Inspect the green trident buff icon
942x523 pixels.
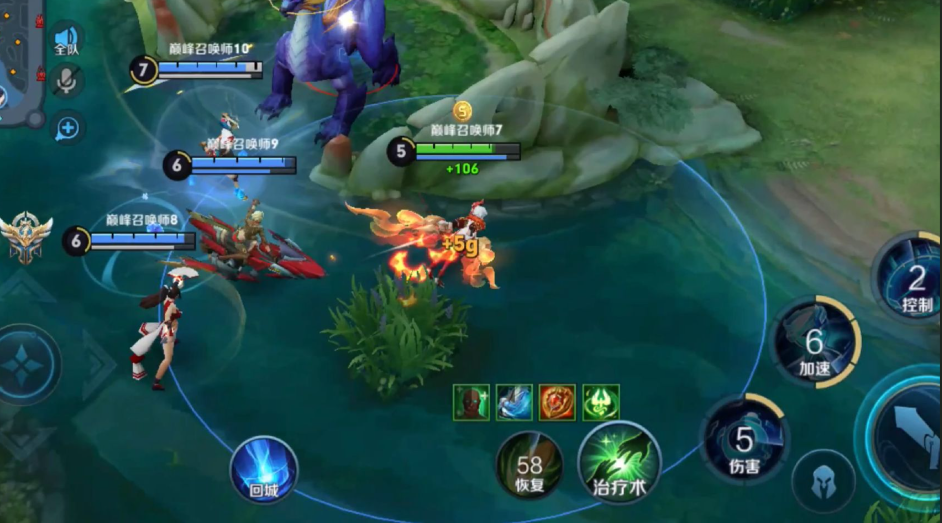tap(601, 402)
